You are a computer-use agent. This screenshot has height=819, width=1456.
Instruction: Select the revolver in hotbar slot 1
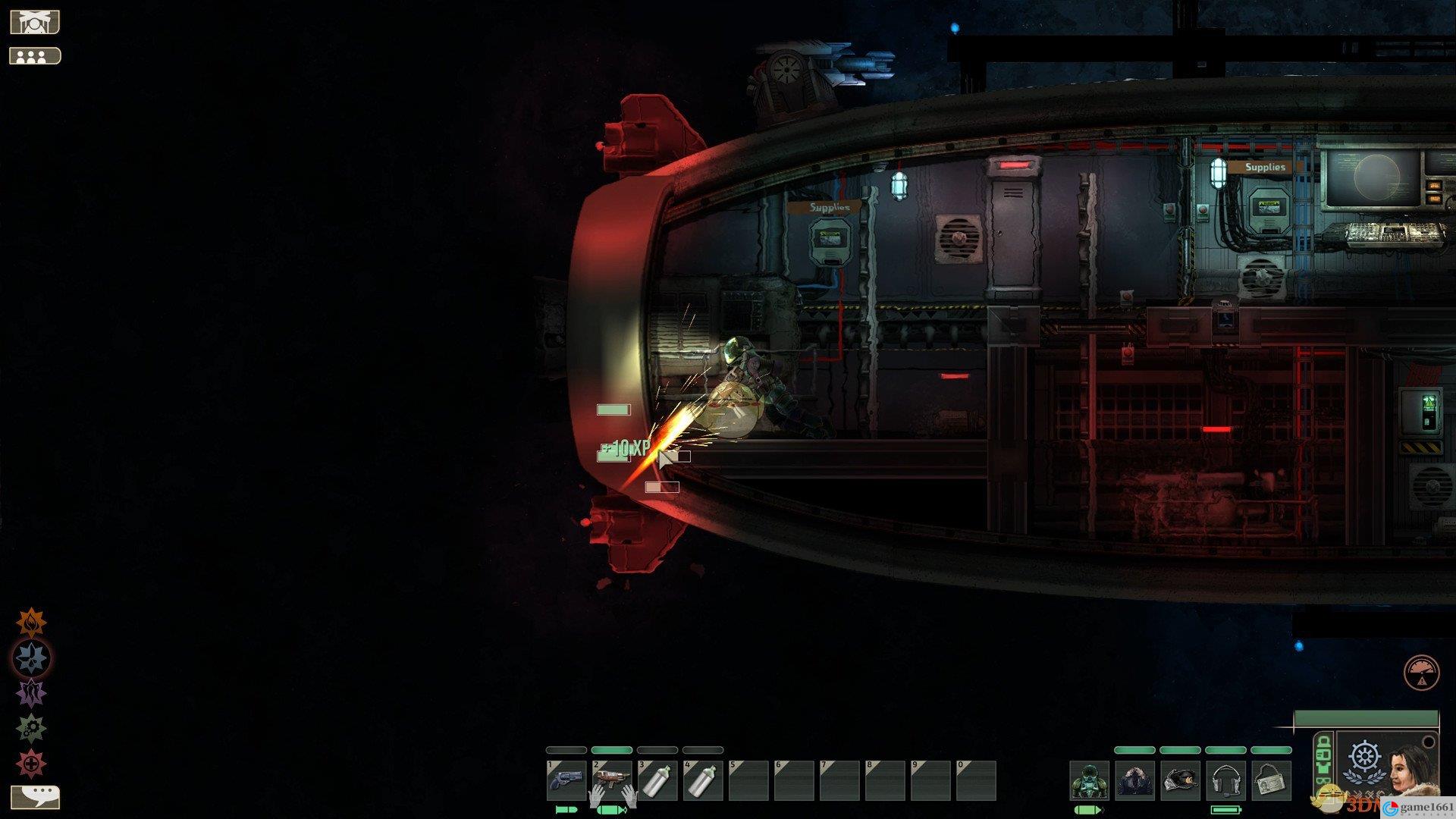point(566,781)
